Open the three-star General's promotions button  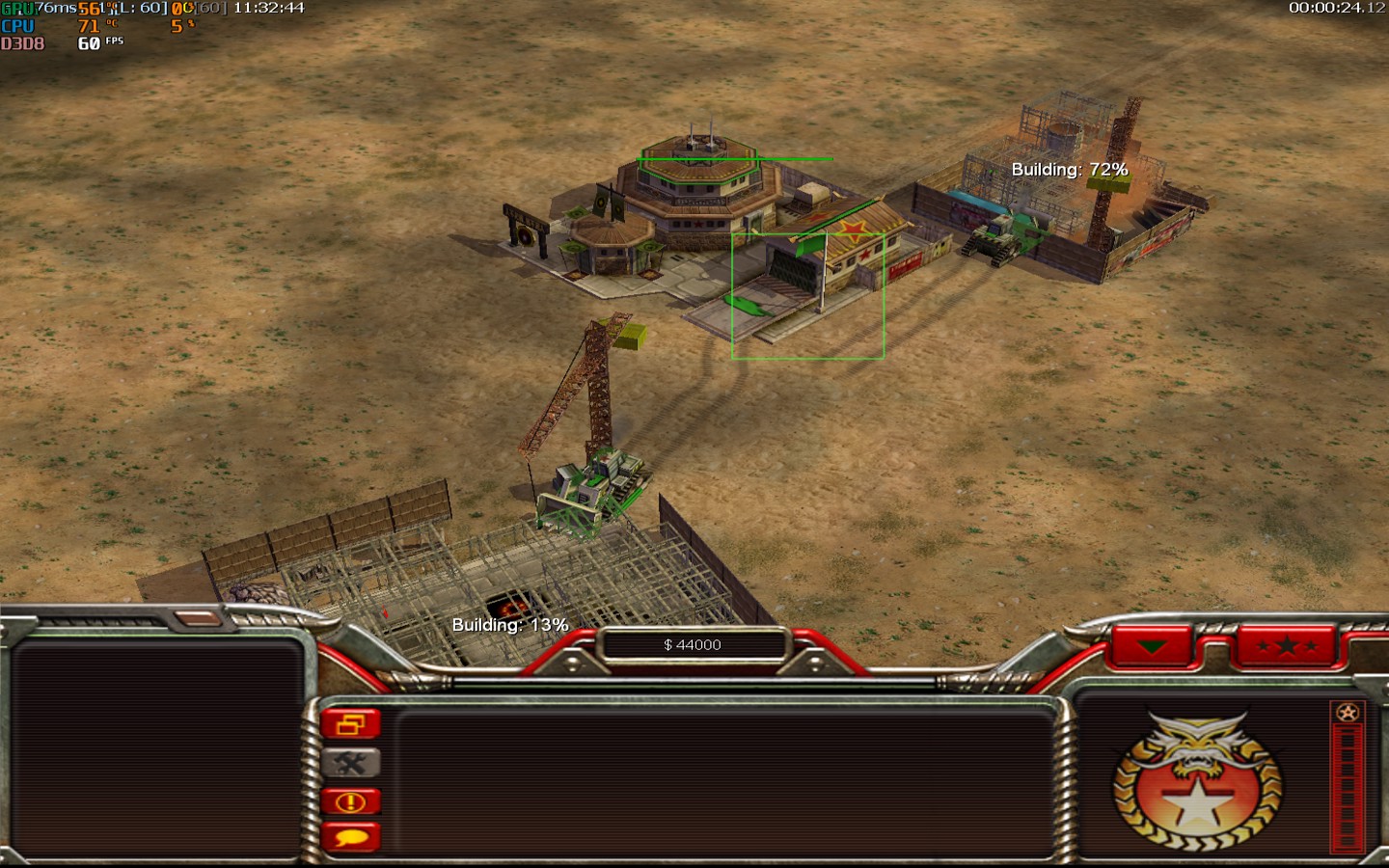coord(1287,646)
